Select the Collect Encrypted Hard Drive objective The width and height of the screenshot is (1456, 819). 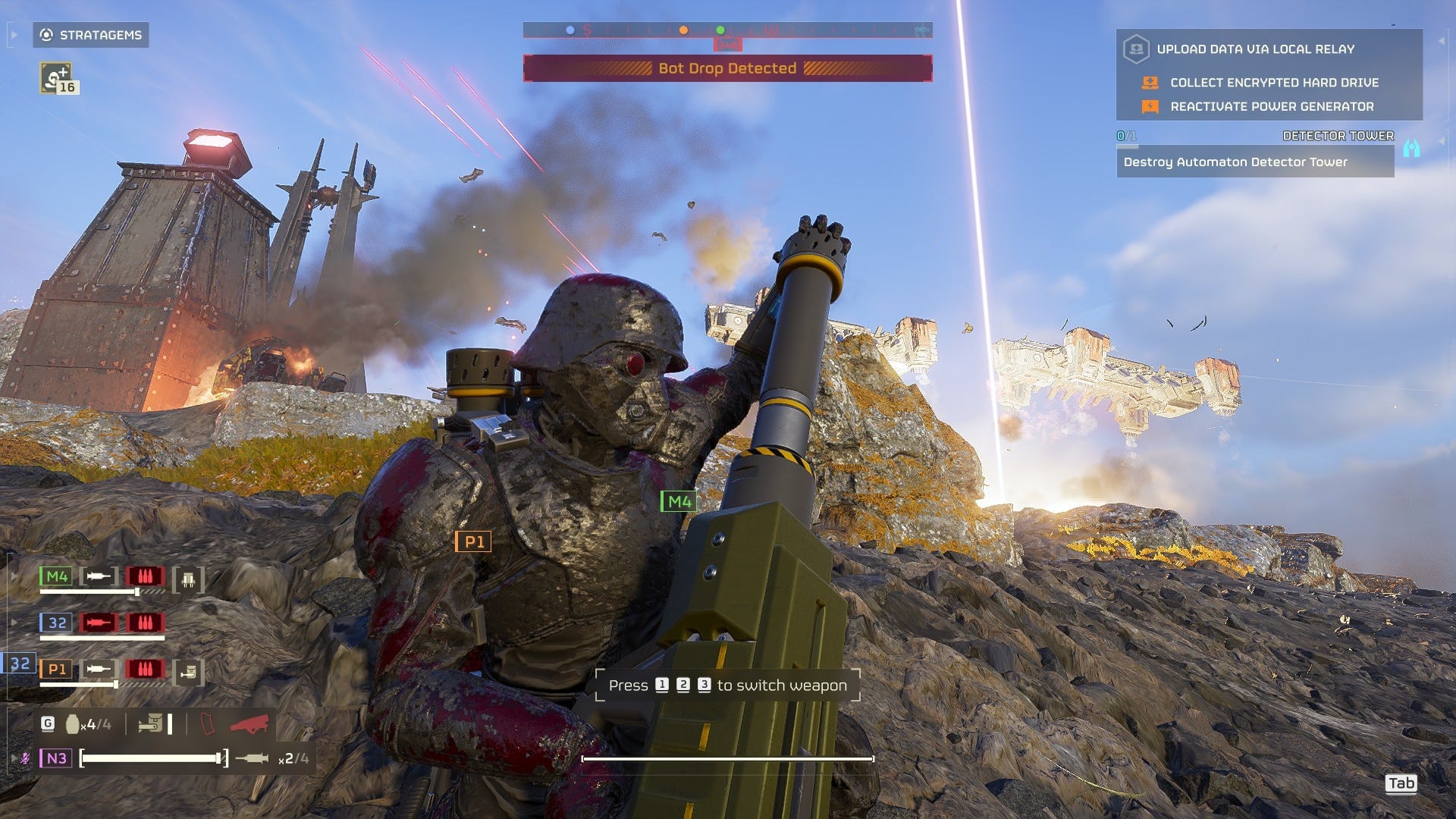tap(1274, 83)
